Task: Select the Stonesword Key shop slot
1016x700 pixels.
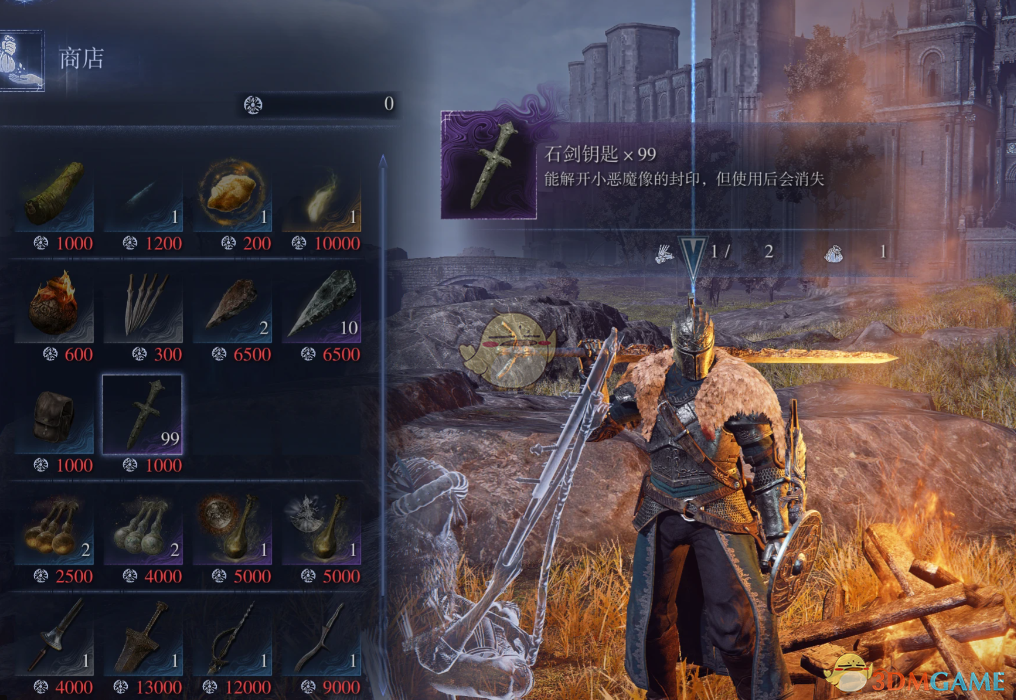Action: [143, 415]
